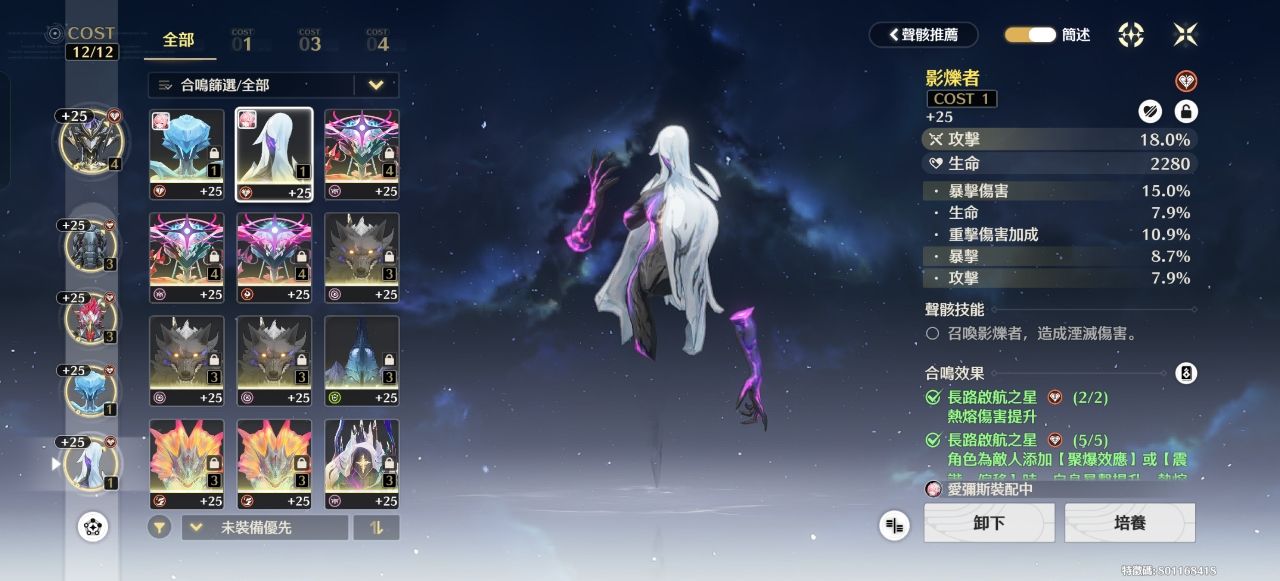The height and width of the screenshot is (581, 1280).
Task: Open the round filter funnel icon
Action: coord(159,527)
